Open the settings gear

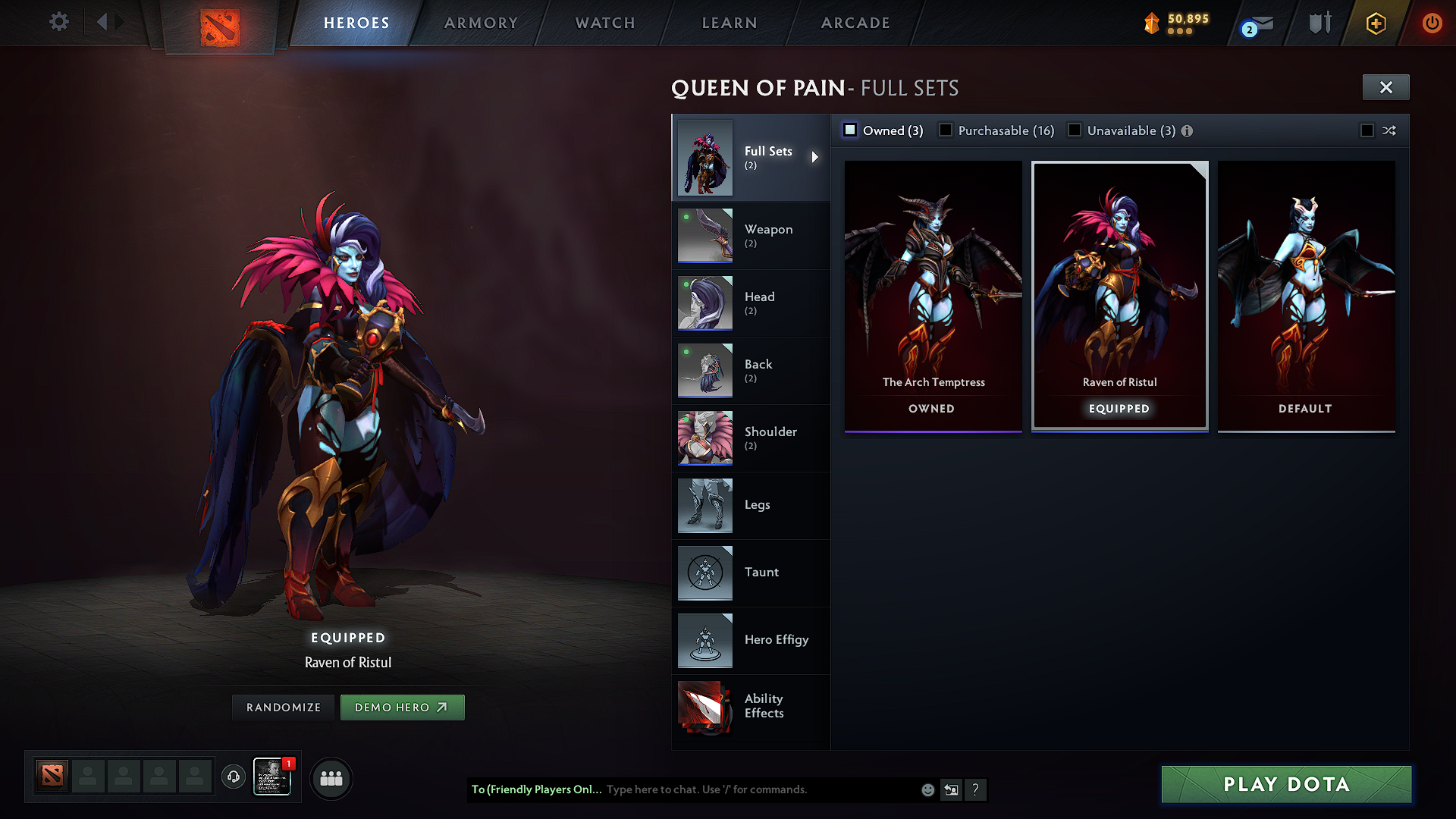pyautogui.click(x=58, y=22)
